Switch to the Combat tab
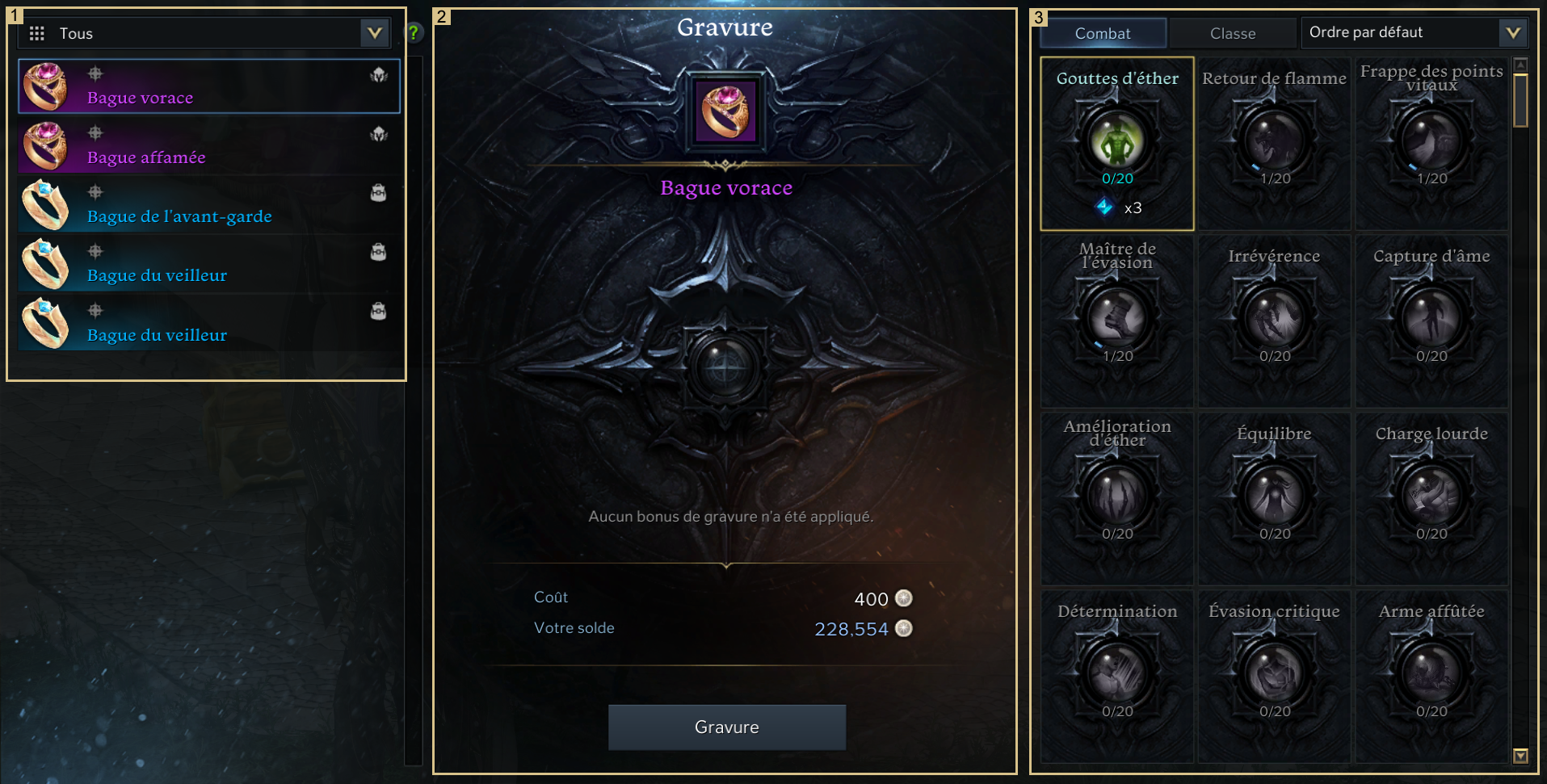This screenshot has width=1547, height=784. coord(1102,33)
